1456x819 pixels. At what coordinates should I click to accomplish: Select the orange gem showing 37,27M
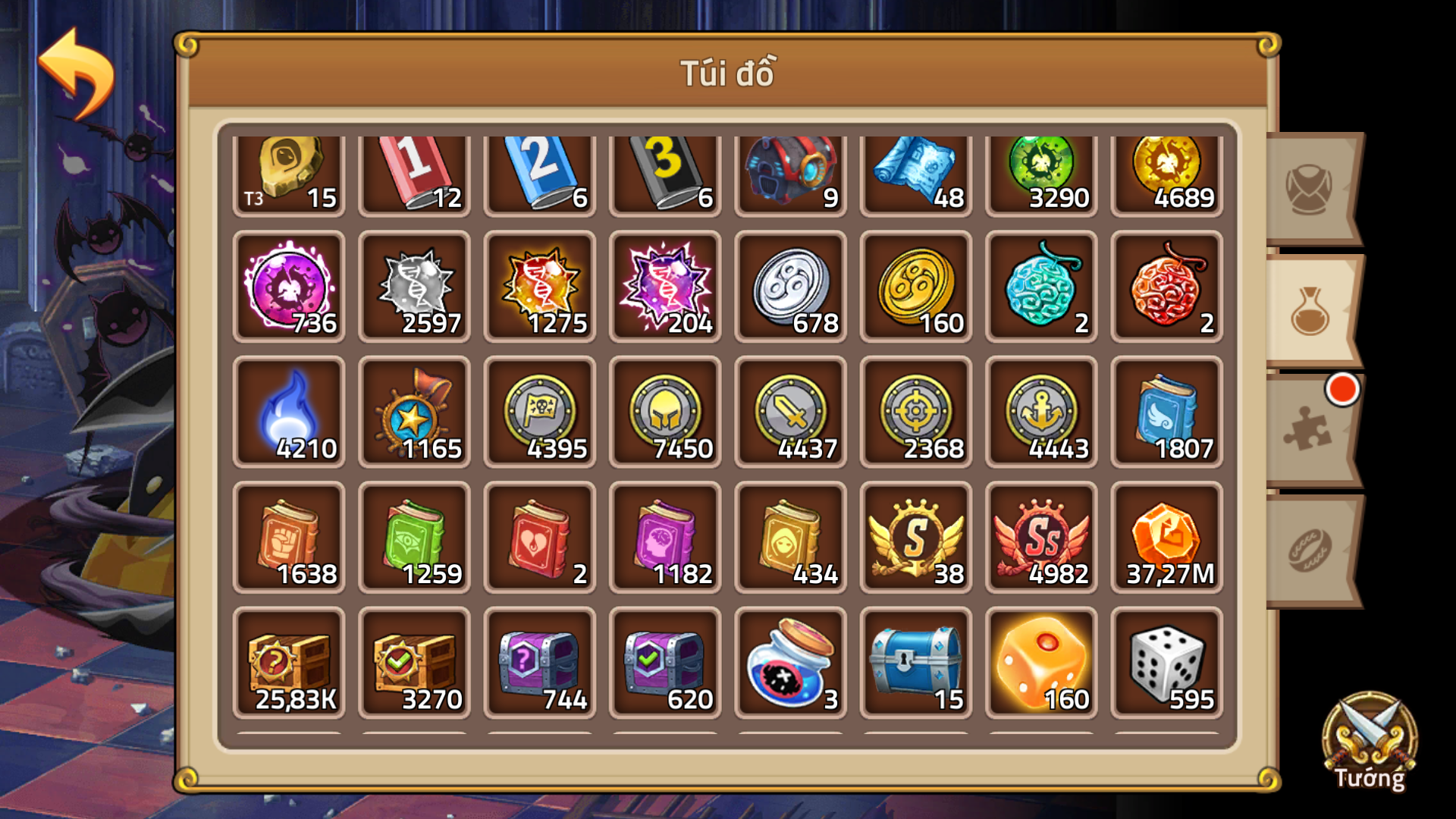click(x=1167, y=538)
